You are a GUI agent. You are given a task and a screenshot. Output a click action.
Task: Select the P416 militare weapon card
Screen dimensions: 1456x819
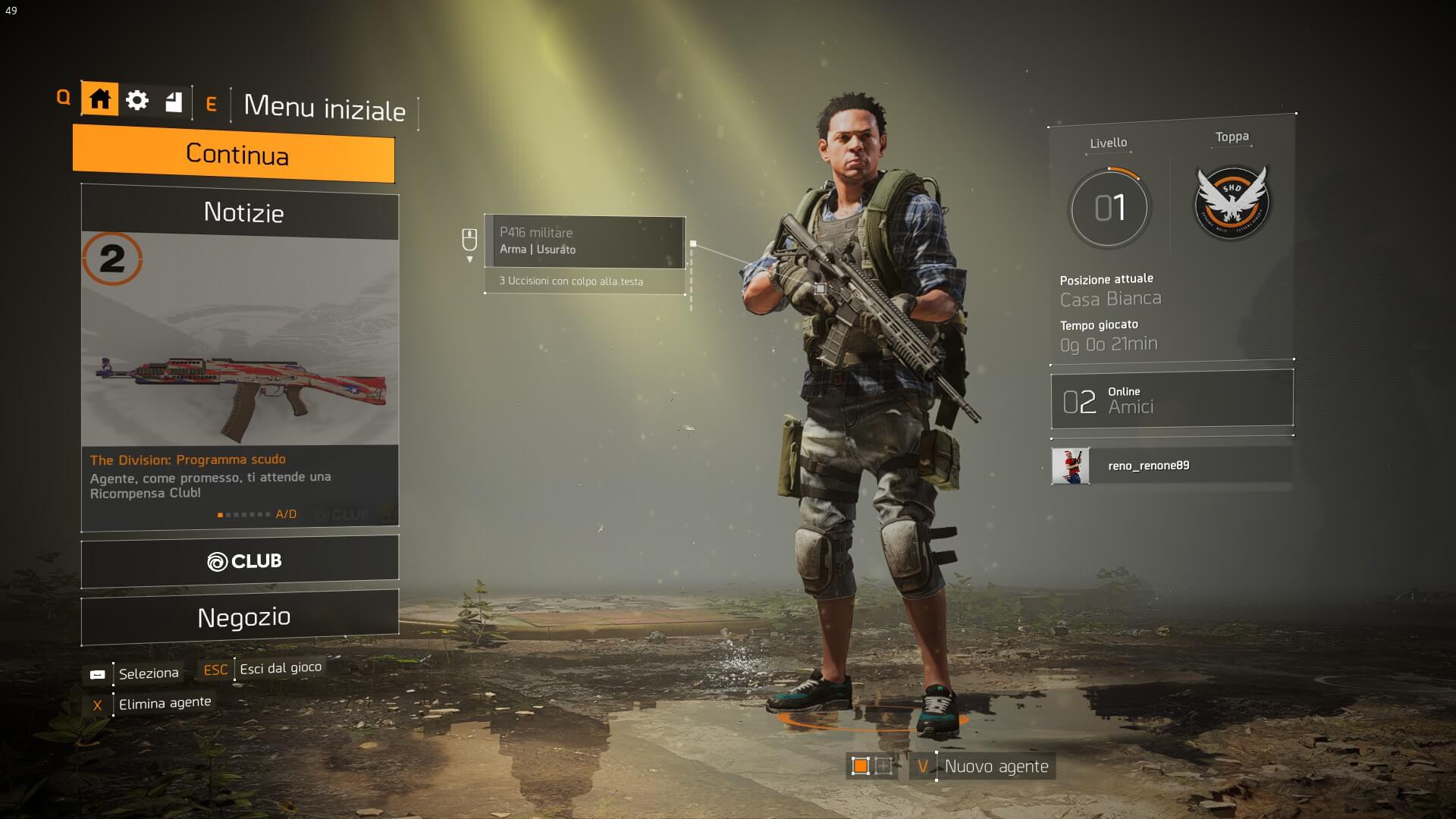(x=585, y=242)
